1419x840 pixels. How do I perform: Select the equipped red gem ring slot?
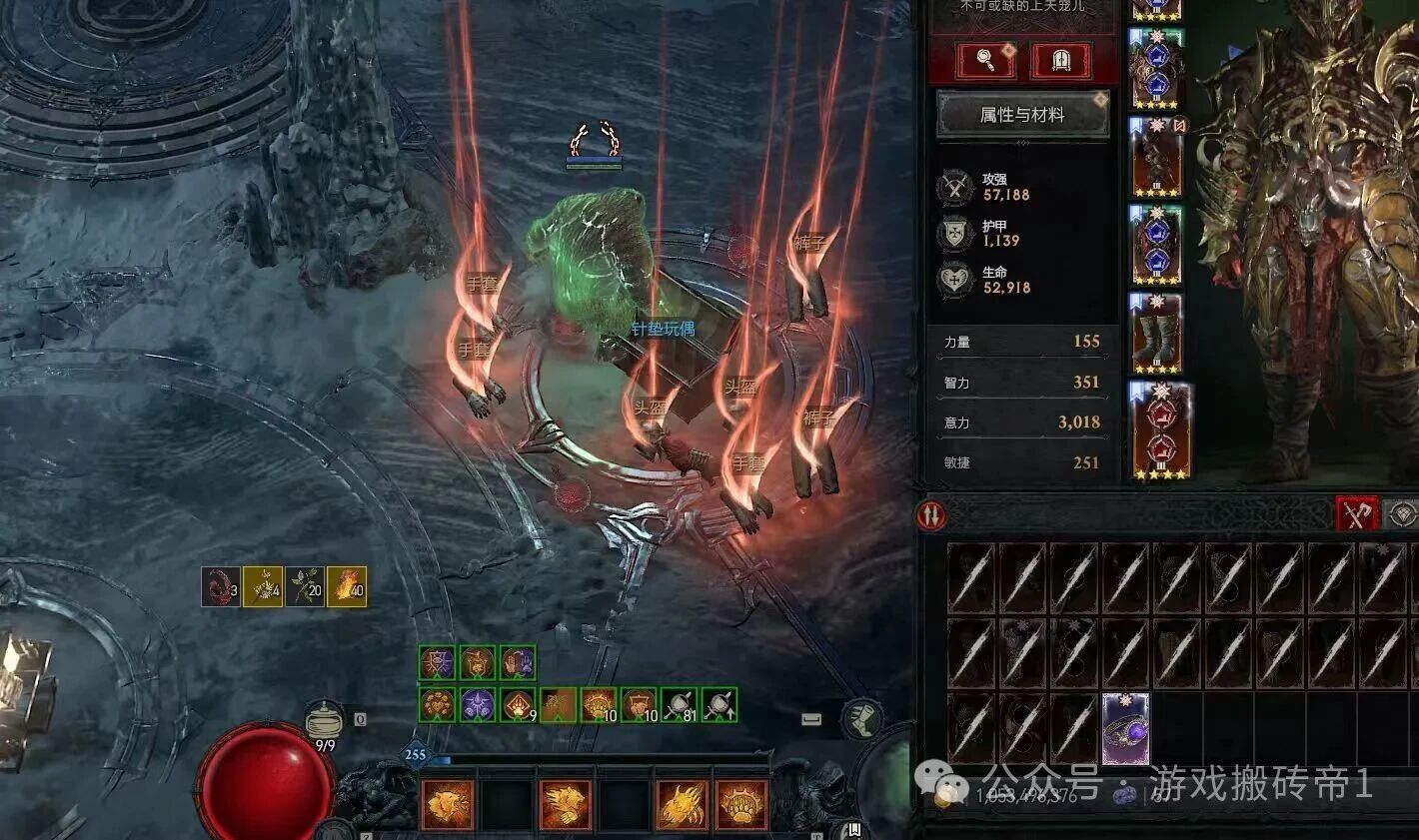coord(1159,430)
